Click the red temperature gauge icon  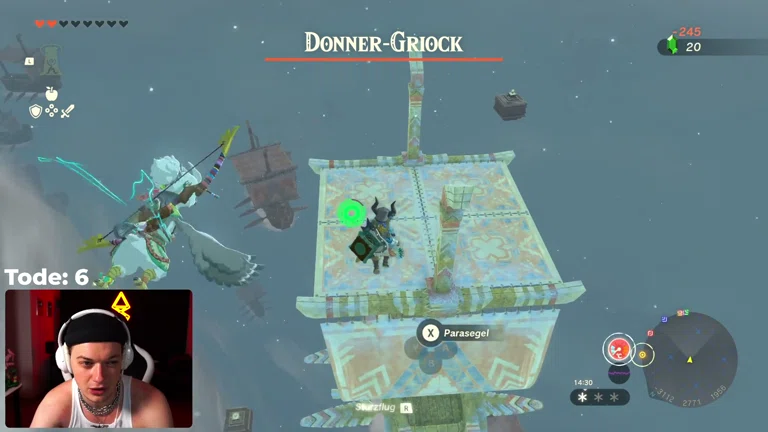pos(619,349)
